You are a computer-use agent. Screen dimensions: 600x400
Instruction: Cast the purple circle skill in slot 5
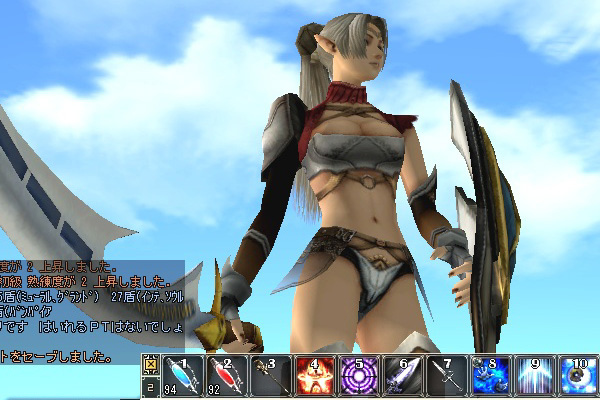[x=357, y=377]
